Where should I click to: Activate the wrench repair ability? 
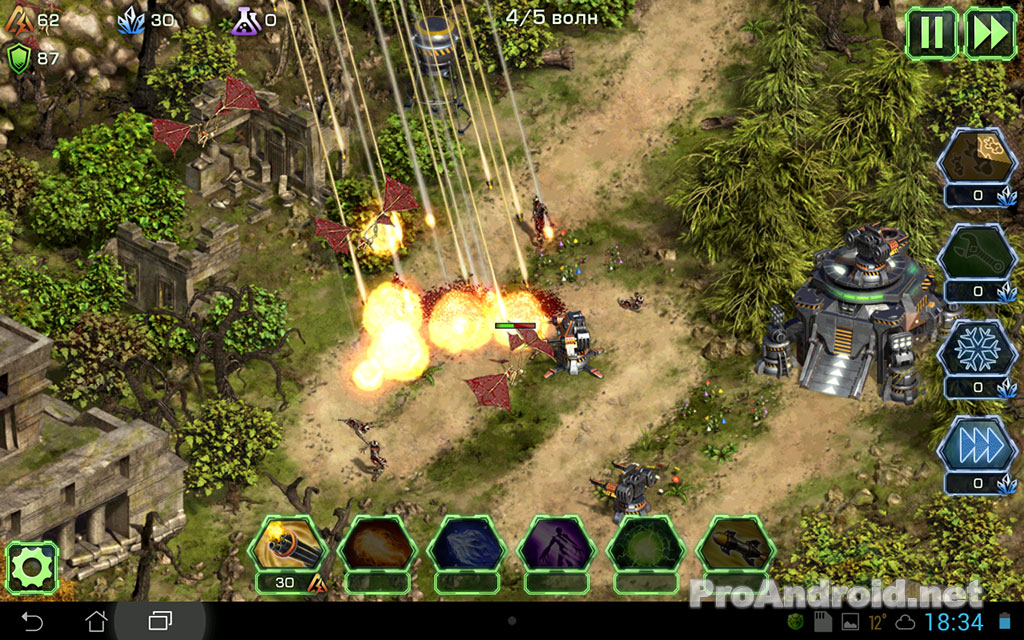977,251
